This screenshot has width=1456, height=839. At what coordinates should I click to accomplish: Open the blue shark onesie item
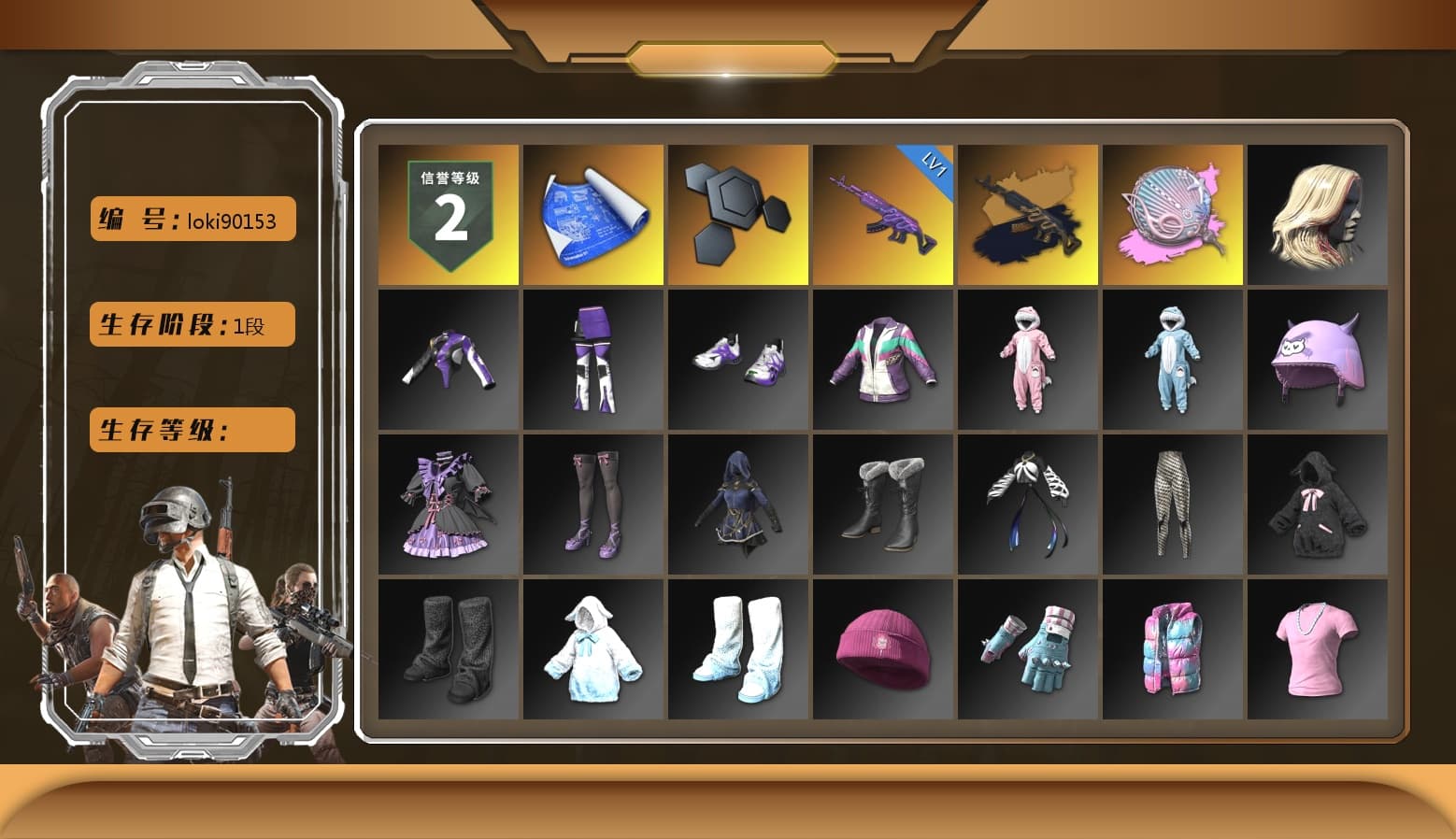point(1173,360)
